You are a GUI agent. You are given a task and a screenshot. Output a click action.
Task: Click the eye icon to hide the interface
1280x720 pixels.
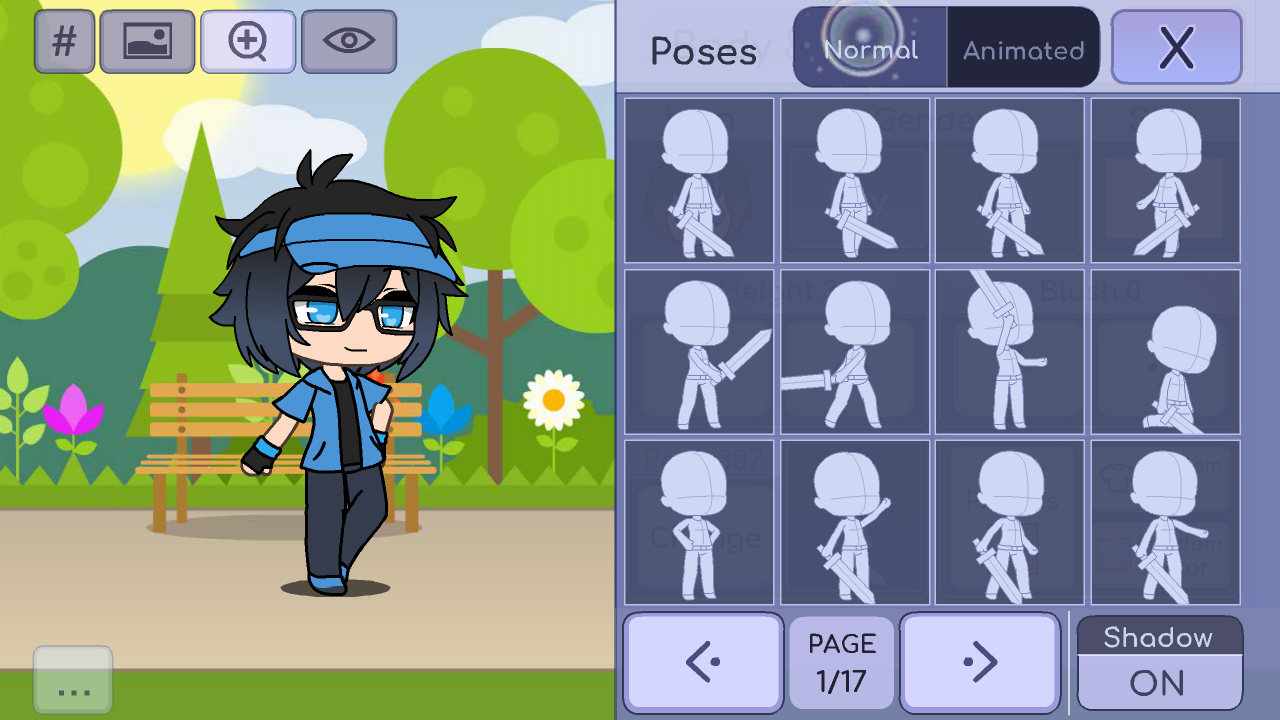click(347, 41)
